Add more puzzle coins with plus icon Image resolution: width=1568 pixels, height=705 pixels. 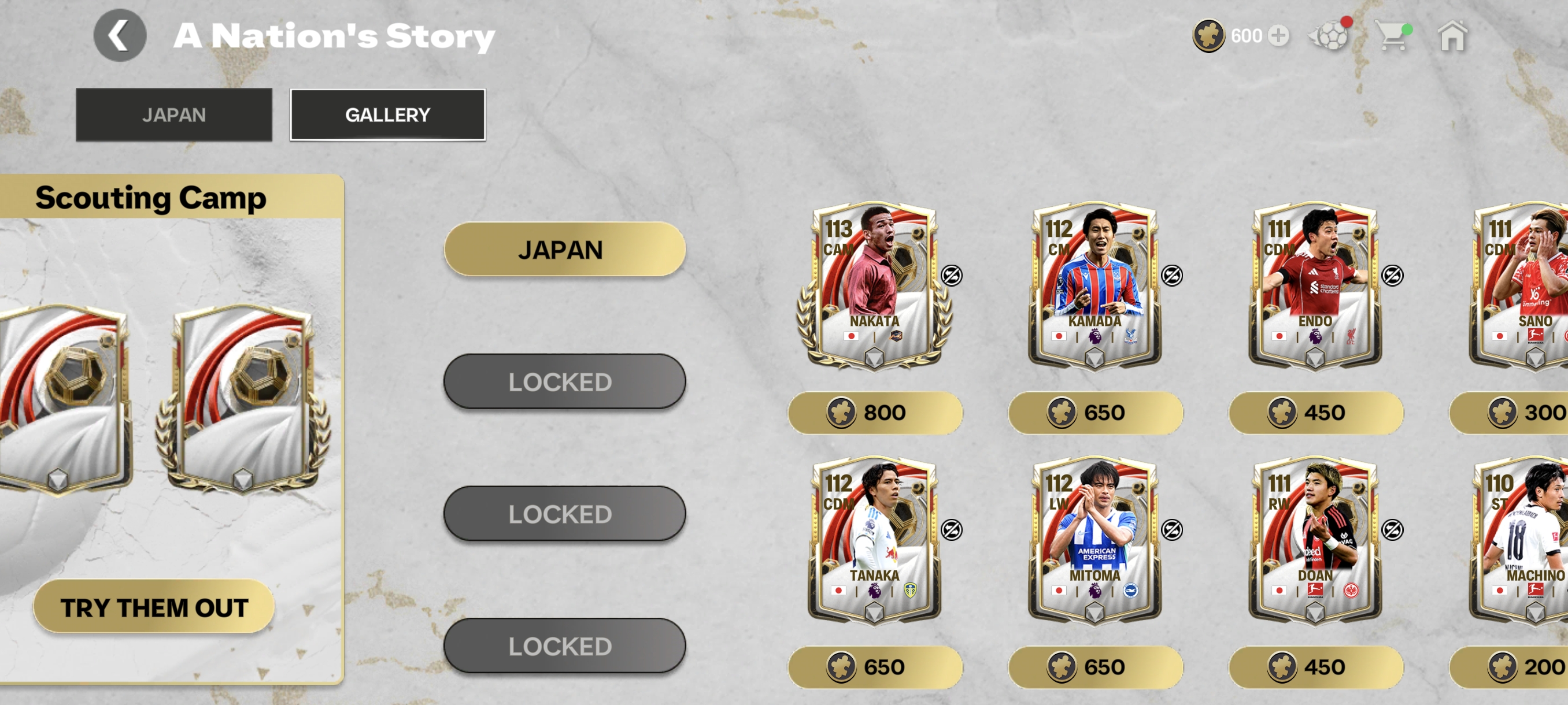point(1278,36)
